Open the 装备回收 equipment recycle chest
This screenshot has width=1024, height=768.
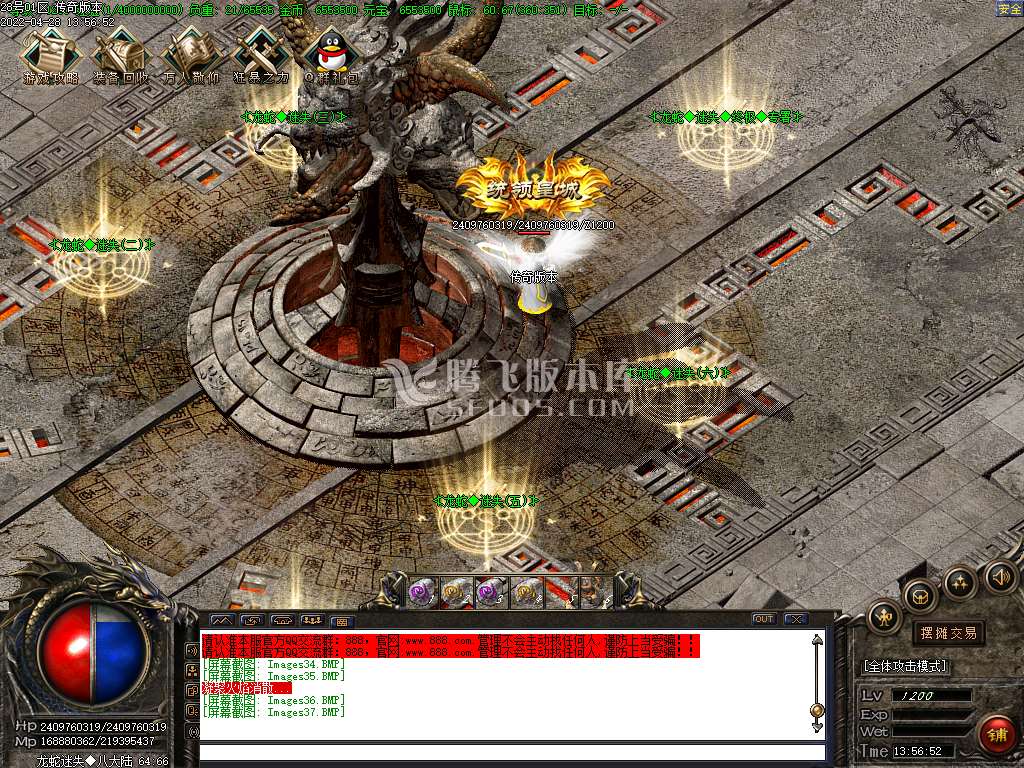click(120, 54)
